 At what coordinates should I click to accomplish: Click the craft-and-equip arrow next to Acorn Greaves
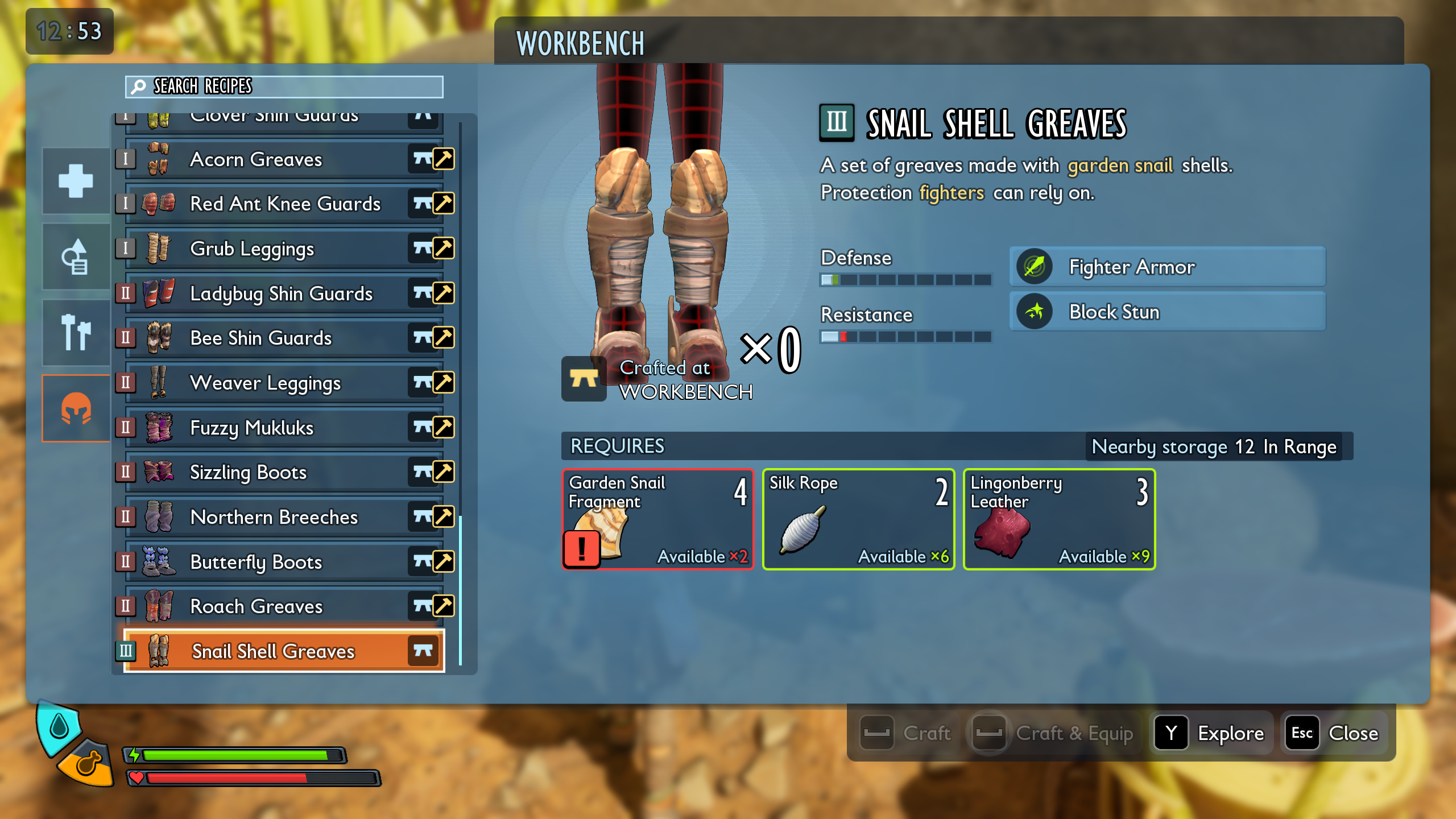coord(444,159)
